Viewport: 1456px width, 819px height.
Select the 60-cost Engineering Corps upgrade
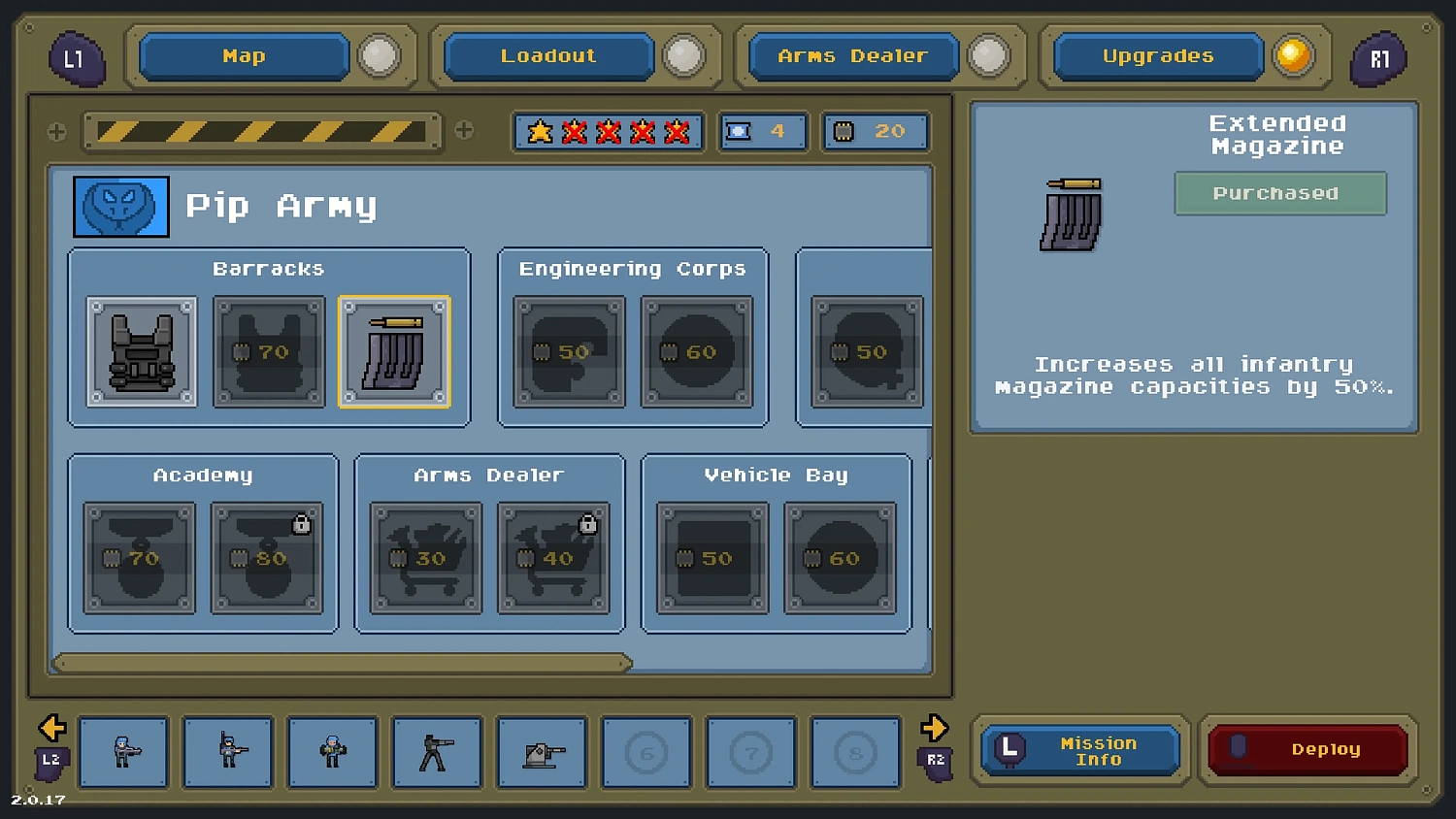tap(697, 352)
